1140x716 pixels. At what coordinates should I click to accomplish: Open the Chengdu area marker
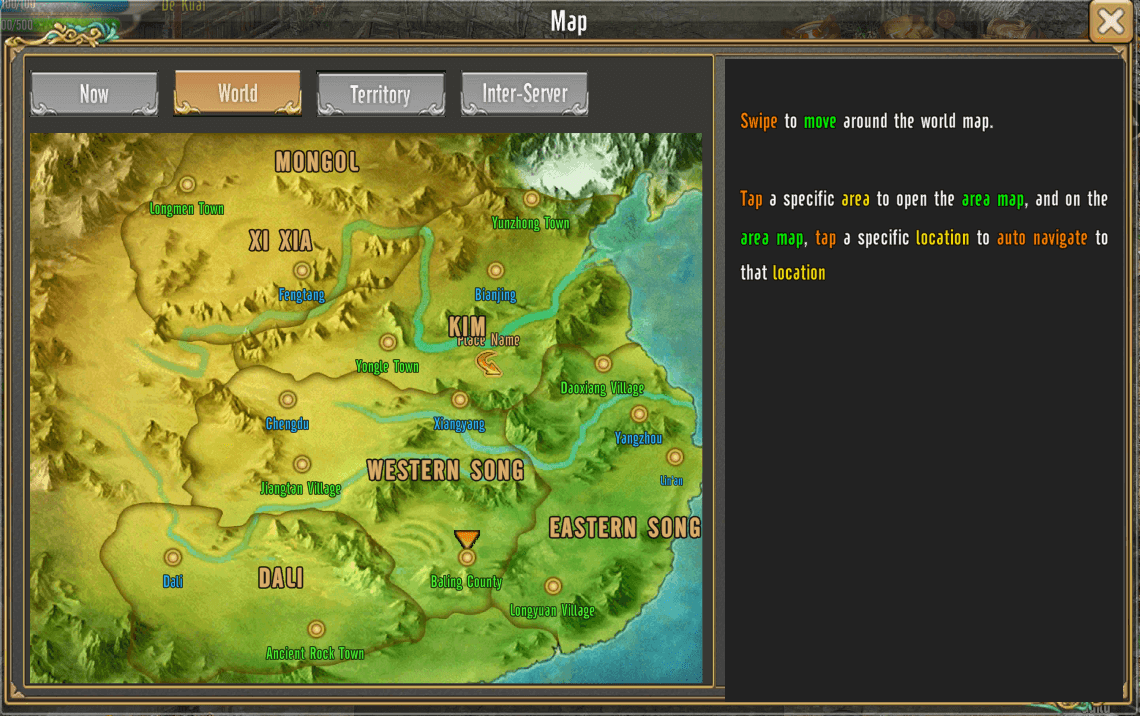[x=287, y=401]
